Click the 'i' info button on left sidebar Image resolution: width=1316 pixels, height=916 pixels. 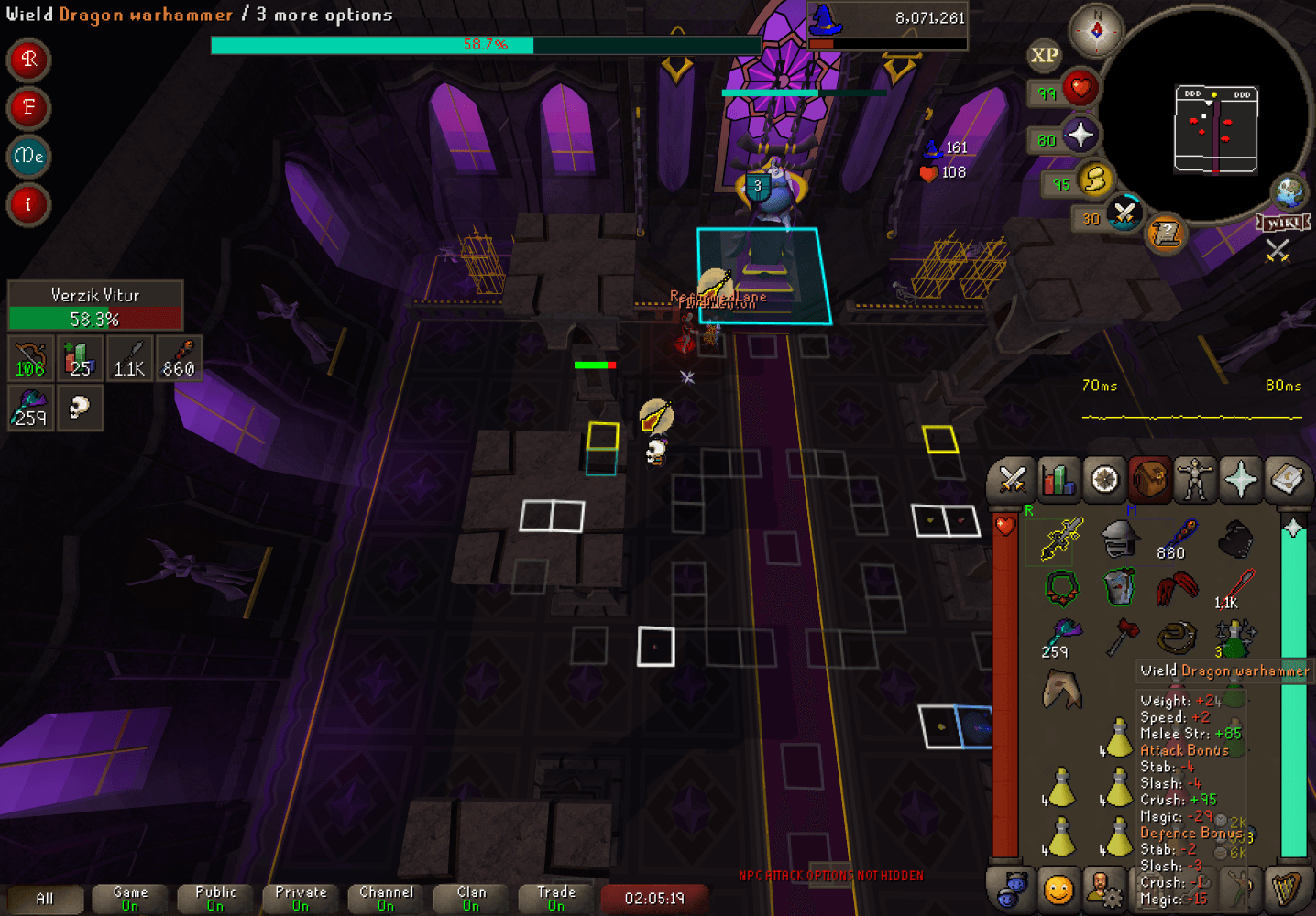(27, 205)
